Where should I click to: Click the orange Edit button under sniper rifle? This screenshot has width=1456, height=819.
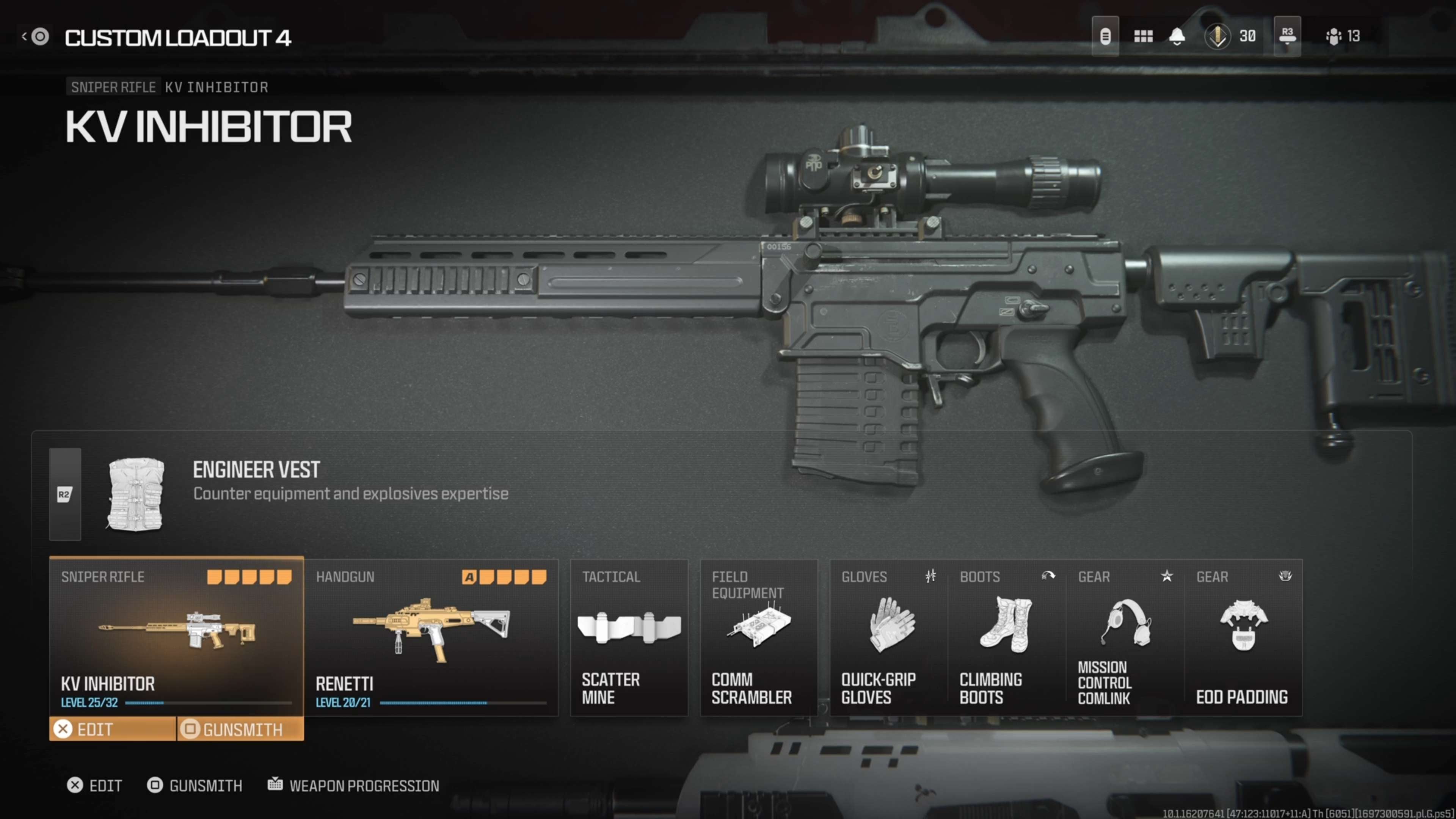(113, 729)
